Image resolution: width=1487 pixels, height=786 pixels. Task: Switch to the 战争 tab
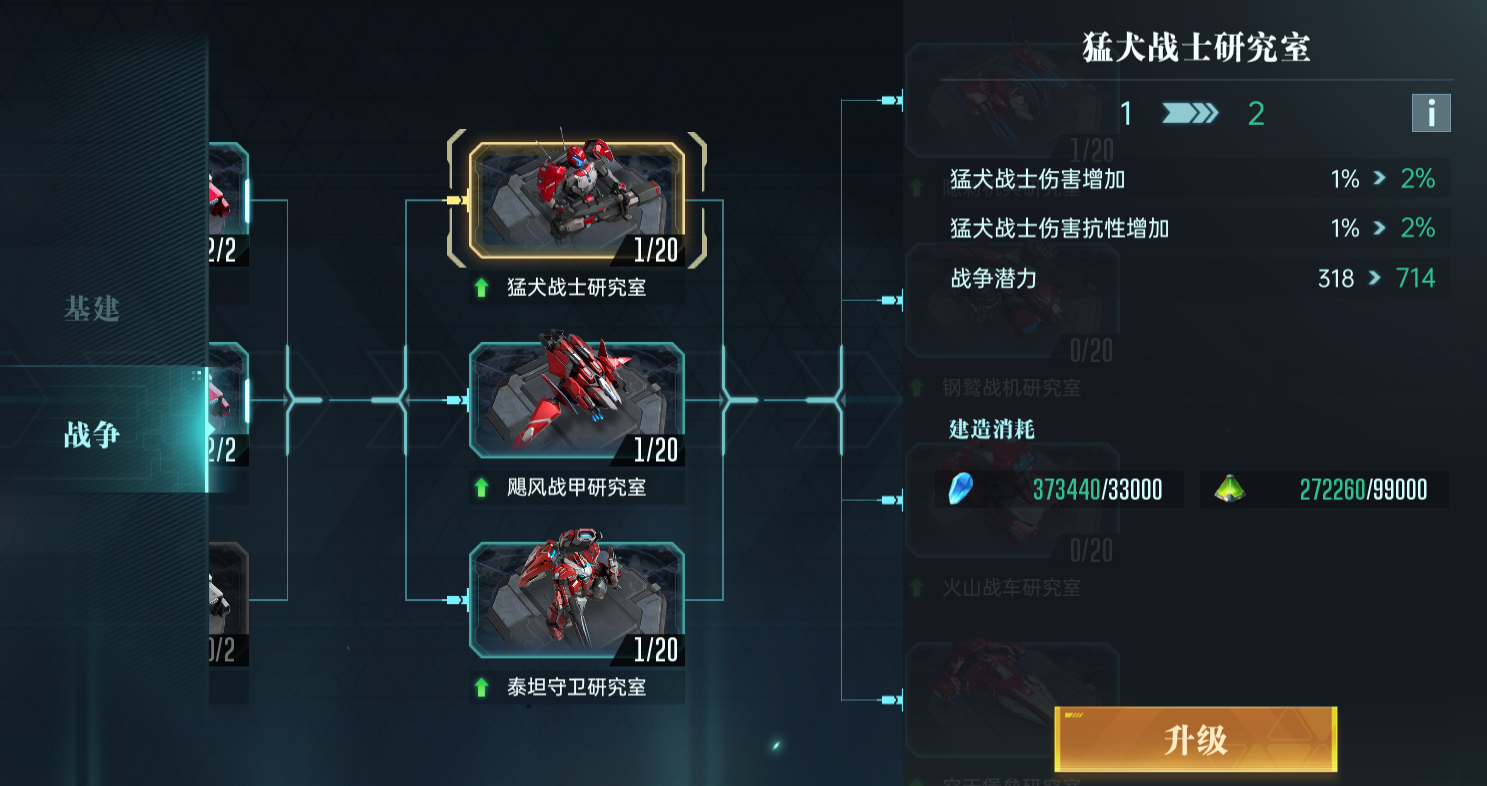(92, 436)
